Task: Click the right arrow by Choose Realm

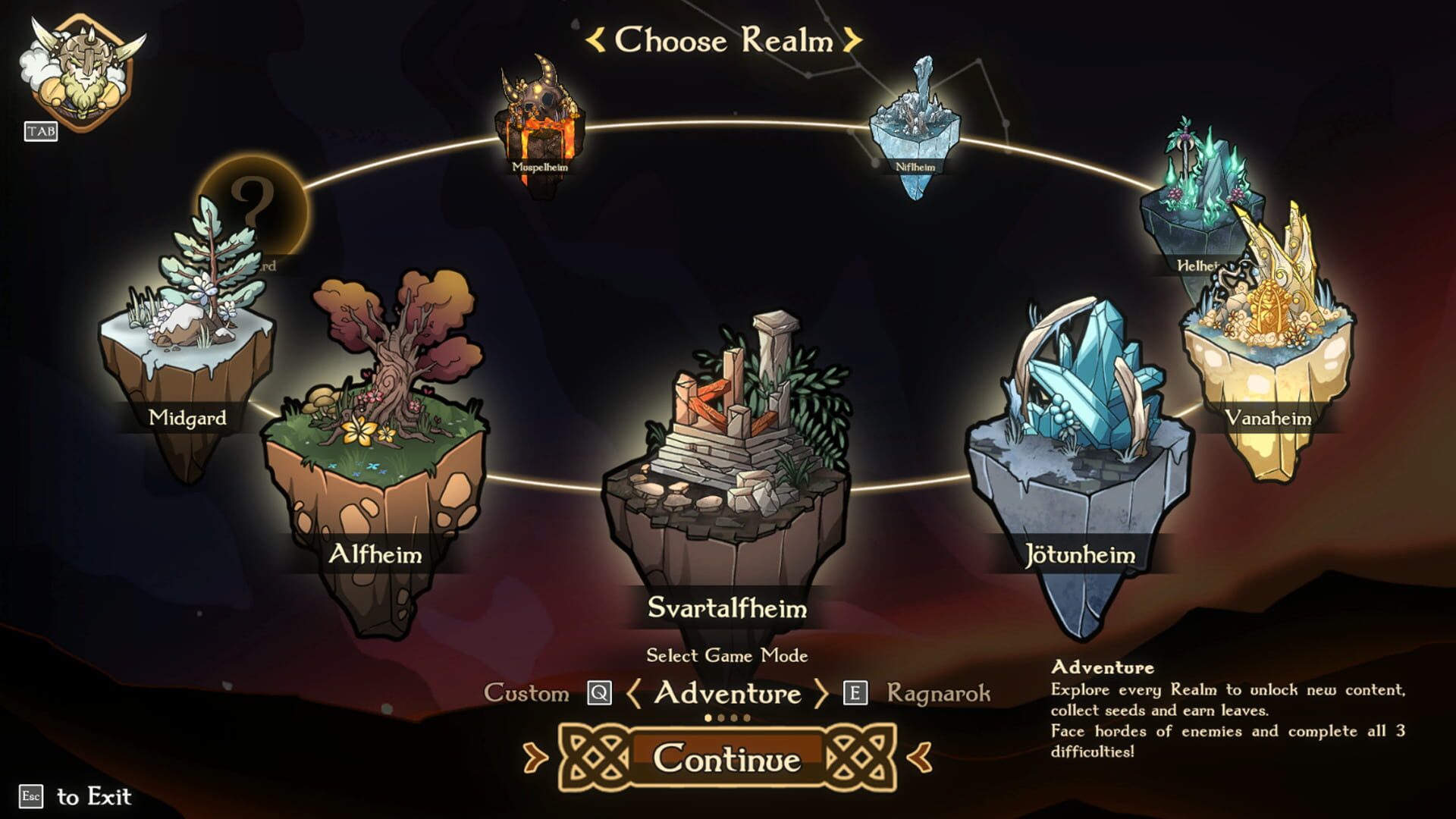Action: pos(852,40)
